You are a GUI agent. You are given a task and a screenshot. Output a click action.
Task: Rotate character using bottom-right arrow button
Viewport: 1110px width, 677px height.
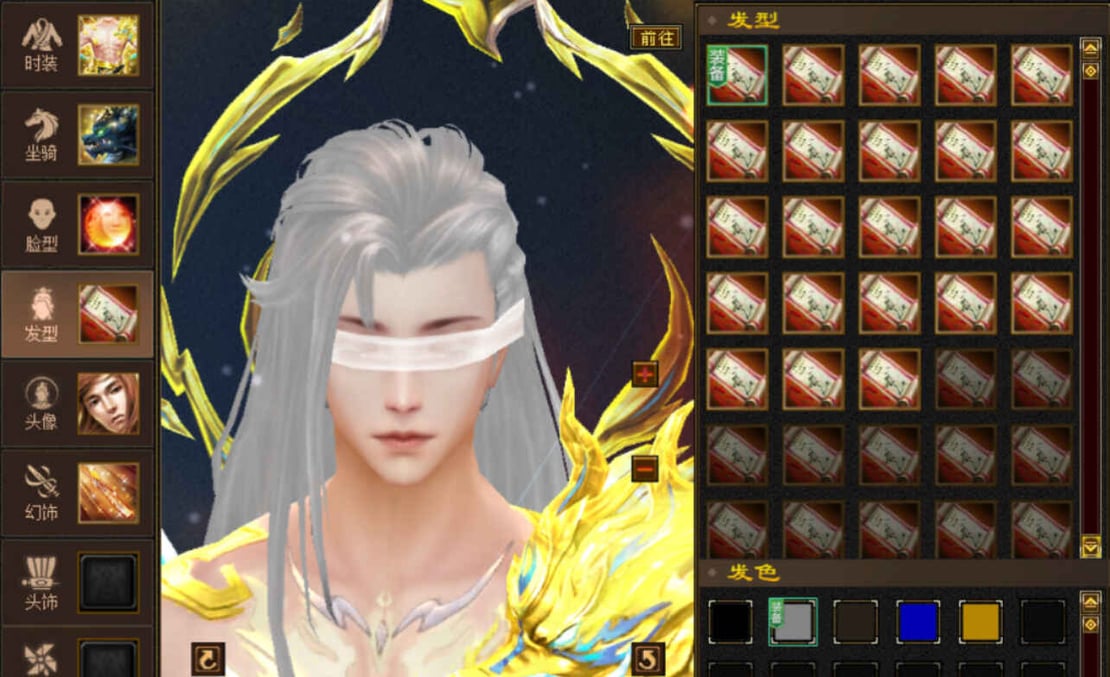coord(649,658)
